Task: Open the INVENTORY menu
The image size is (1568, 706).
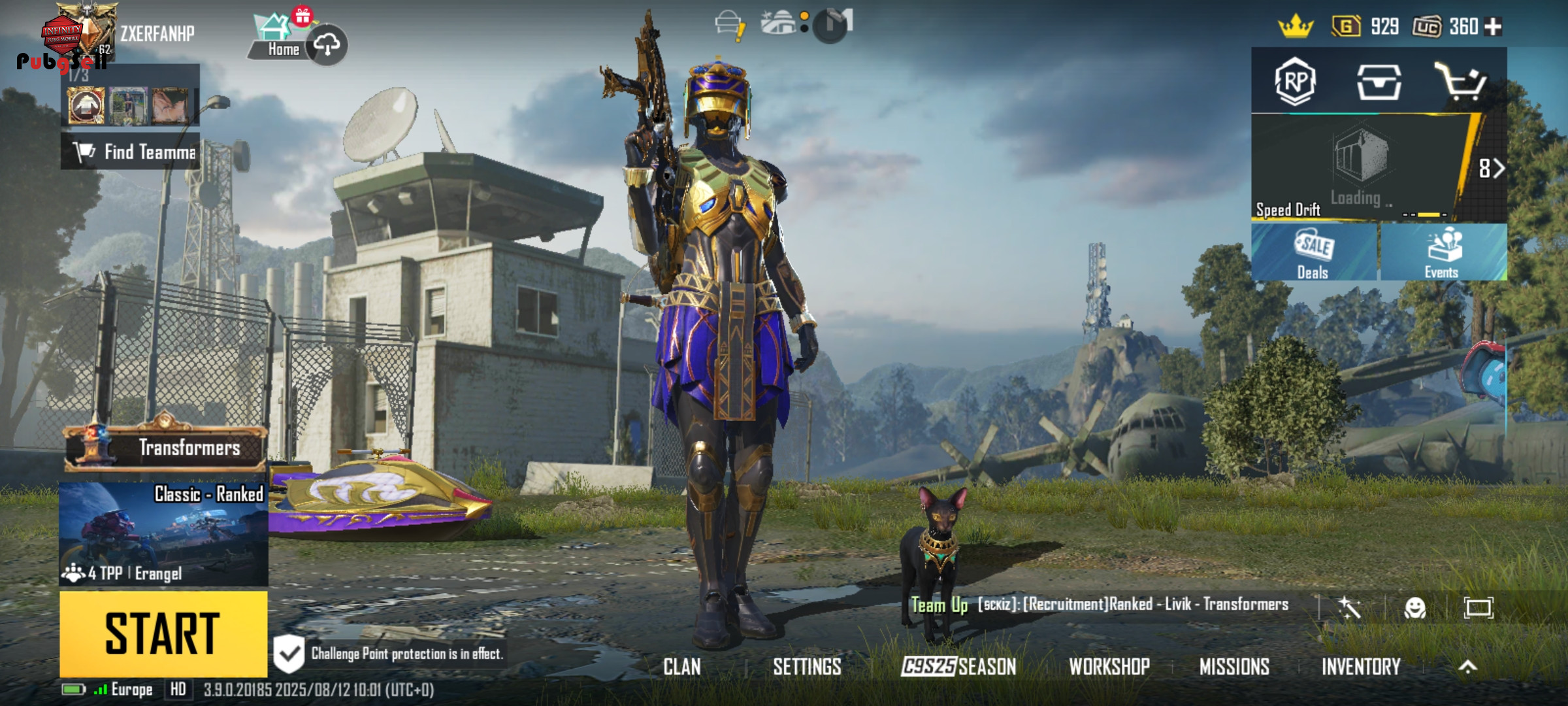Action: click(1361, 667)
